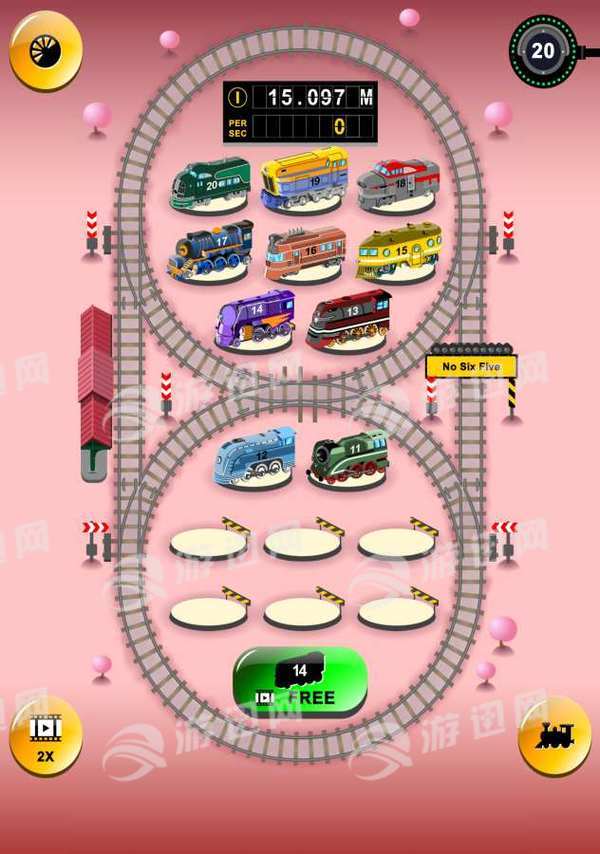Select the yellow-blue train numbered 19
This screenshot has width=600, height=854.
tap(304, 178)
